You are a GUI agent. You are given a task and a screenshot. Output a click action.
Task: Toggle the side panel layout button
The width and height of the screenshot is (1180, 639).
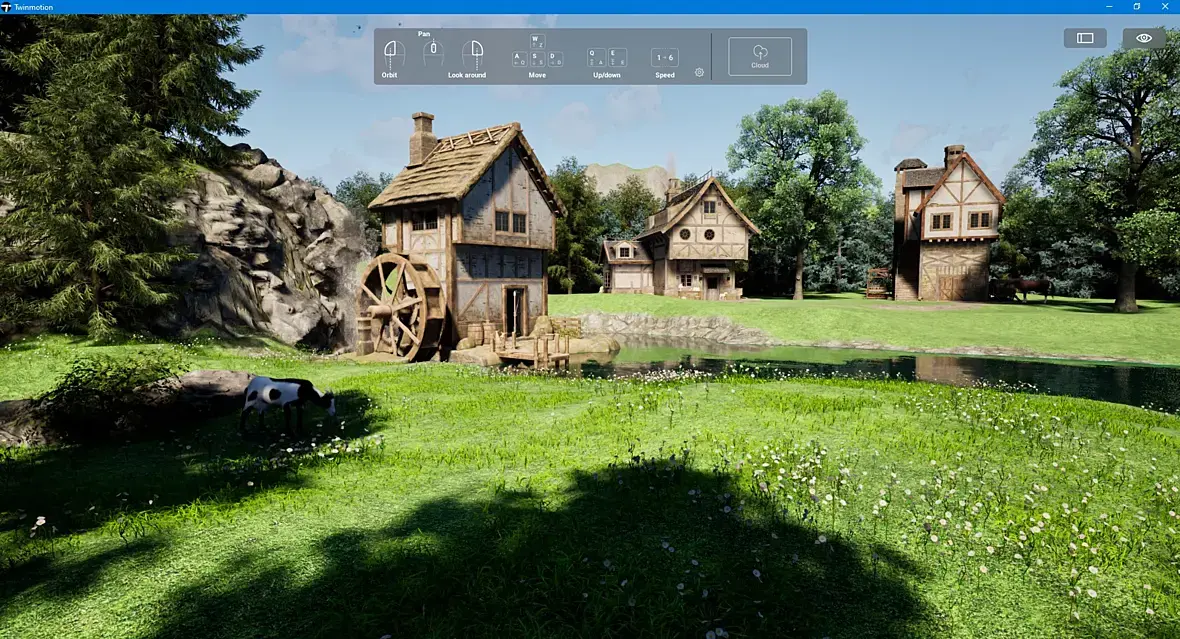pyautogui.click(x=1085, y=38)
